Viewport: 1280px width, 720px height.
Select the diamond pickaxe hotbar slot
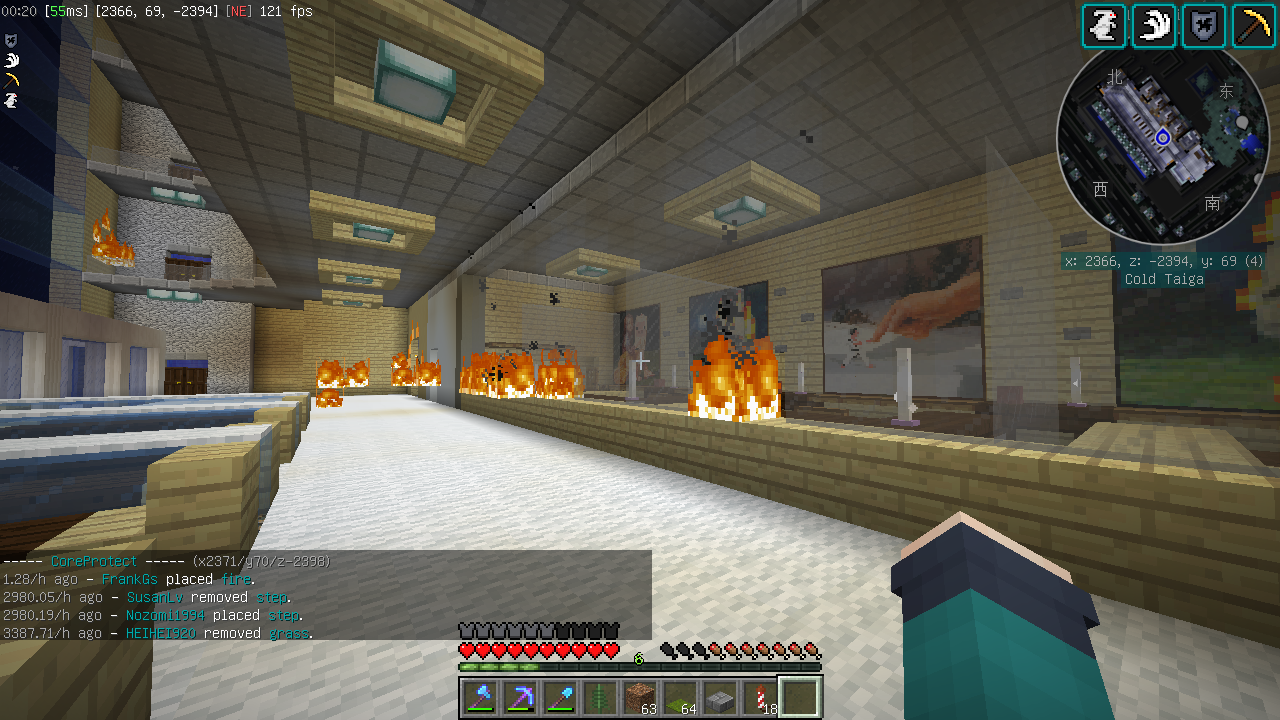tap(520, 697)
